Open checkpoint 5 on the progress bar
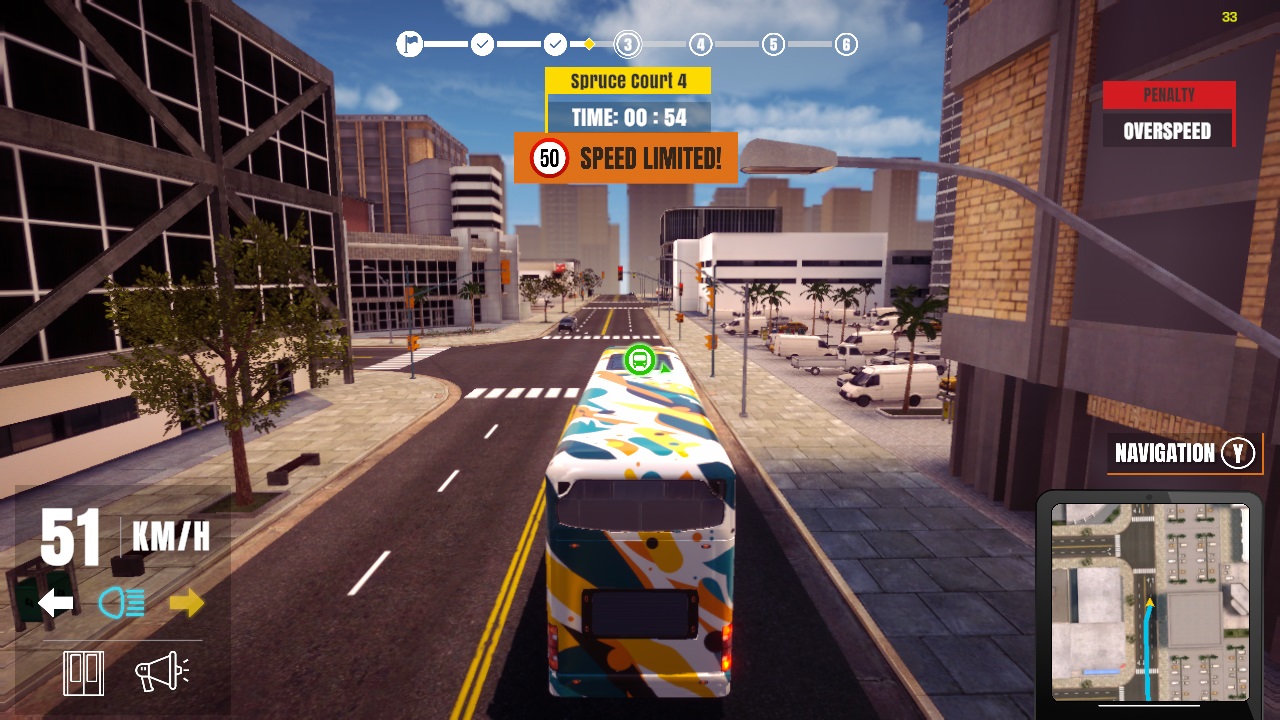Screen dimensions: 1280x720 pos(772,44)
